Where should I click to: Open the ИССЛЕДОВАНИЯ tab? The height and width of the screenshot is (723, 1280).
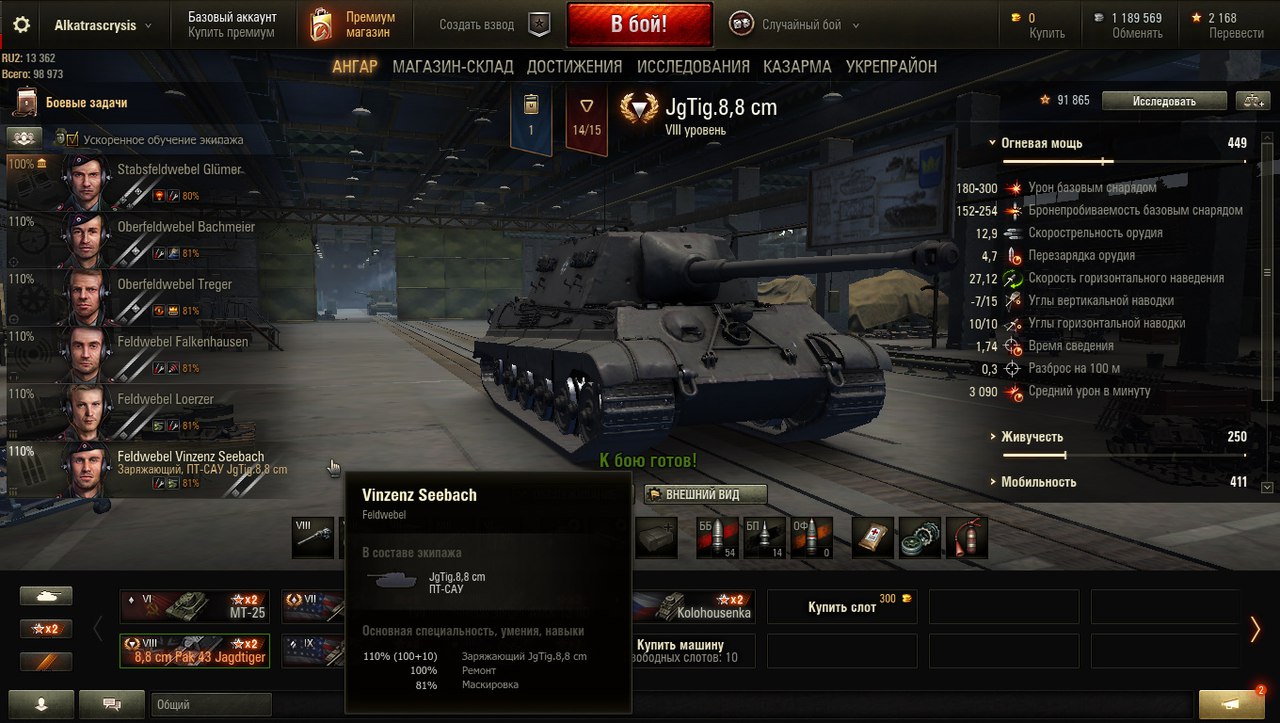tap(693, 67)
